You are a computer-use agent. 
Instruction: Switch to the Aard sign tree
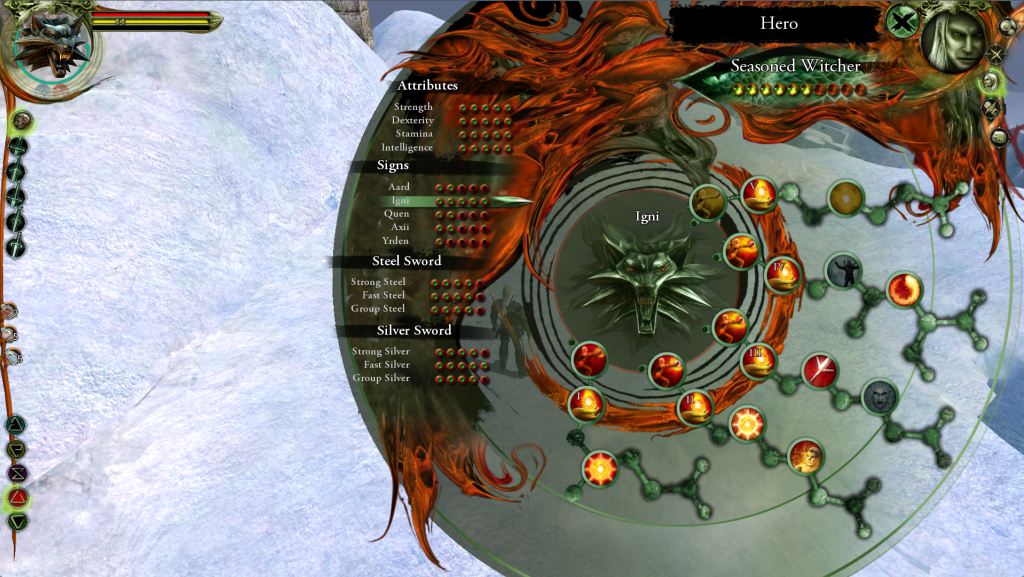tap(399, 187)
